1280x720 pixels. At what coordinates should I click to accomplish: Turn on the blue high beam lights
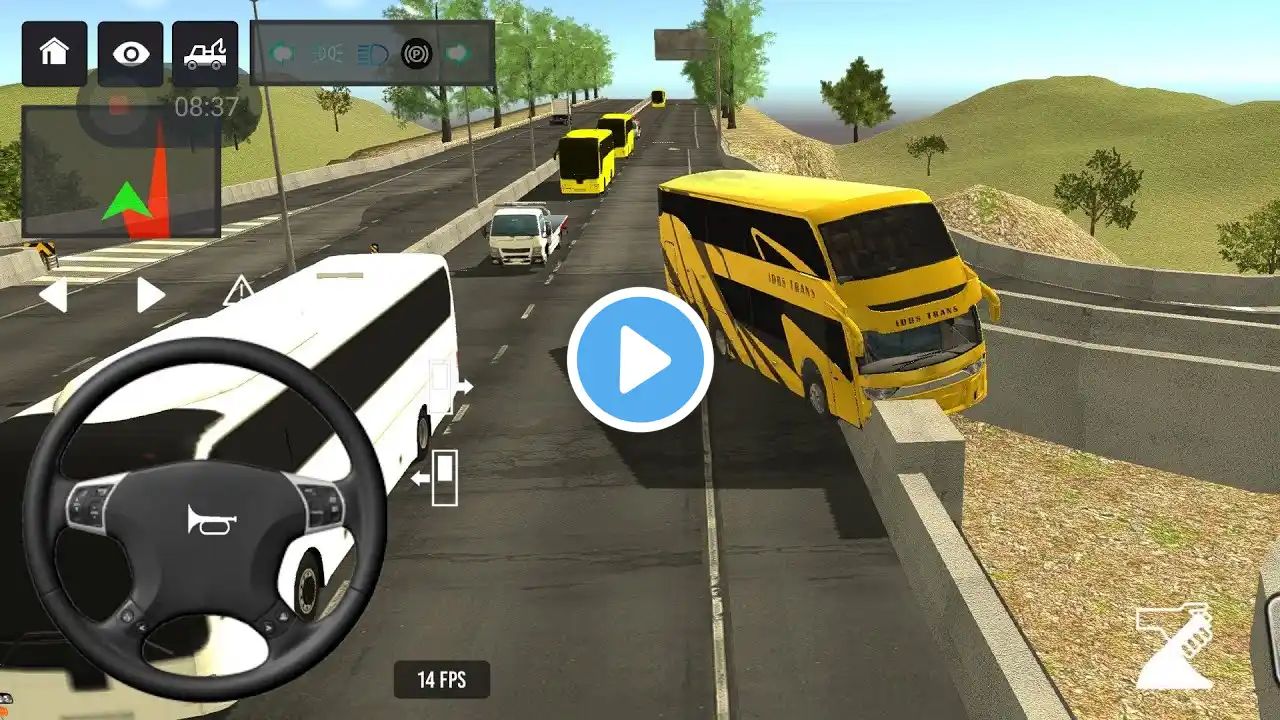click(372, 53)
